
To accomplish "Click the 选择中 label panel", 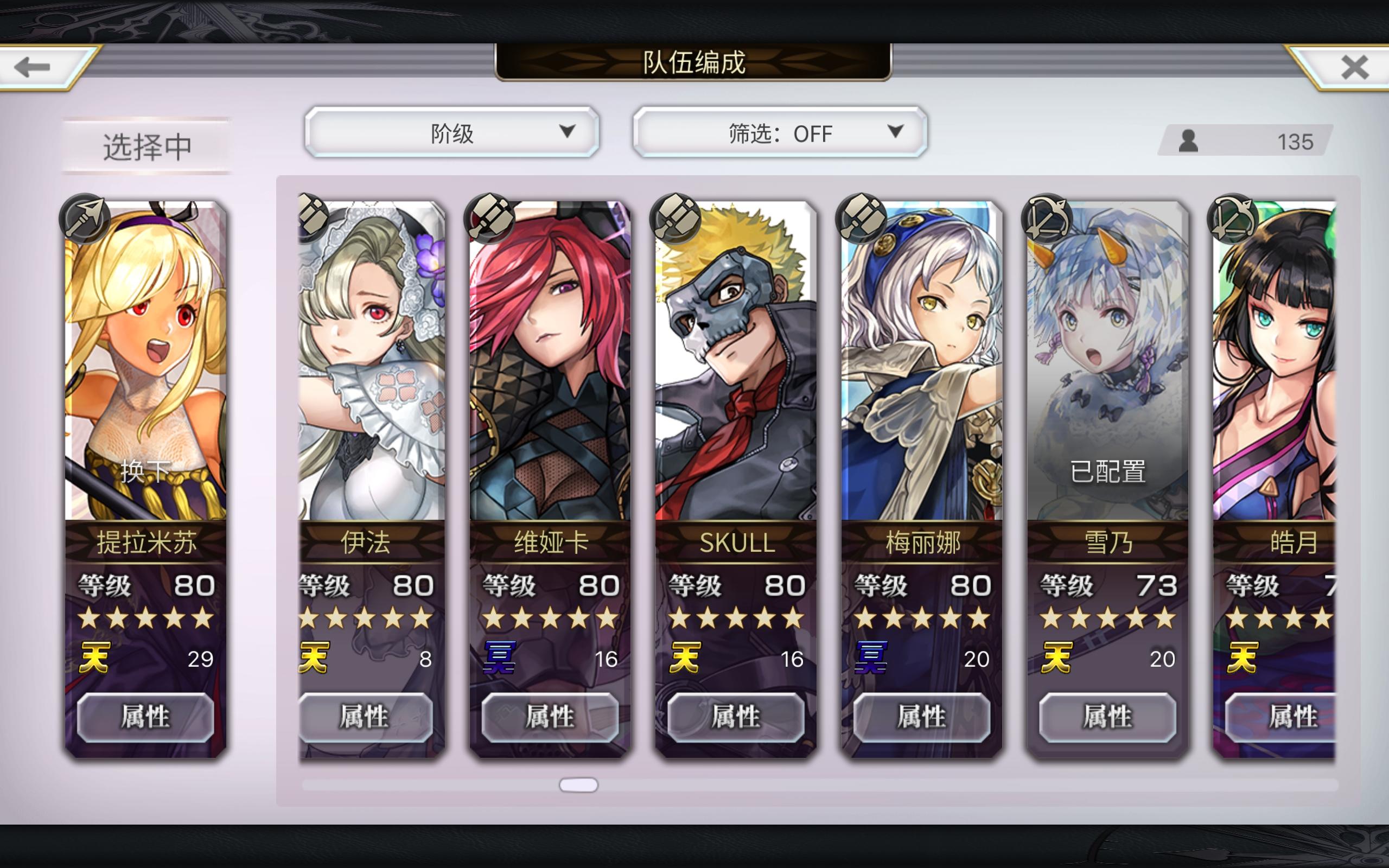I will point(146,146).
